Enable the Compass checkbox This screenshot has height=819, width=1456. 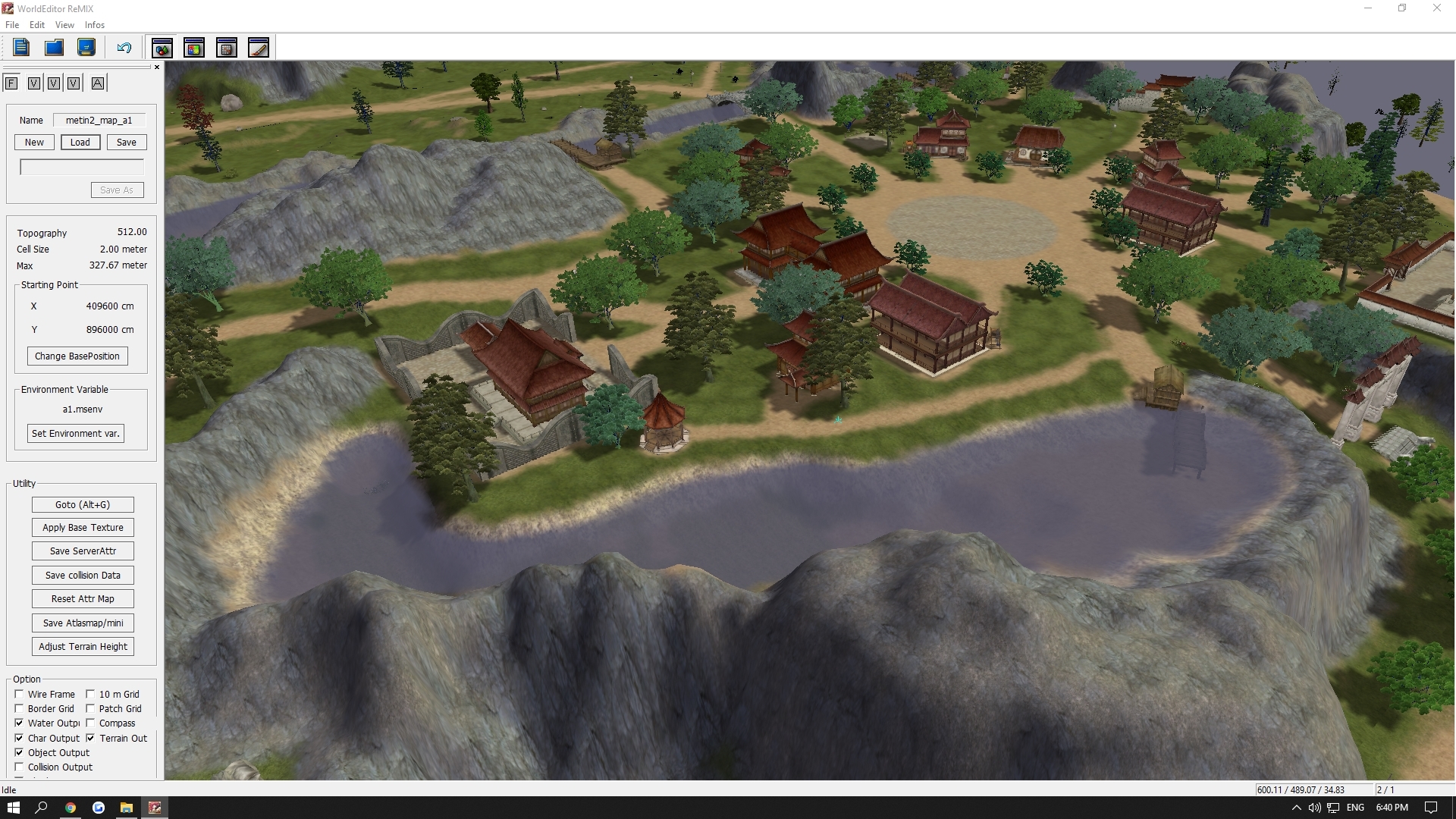pyautogui.click(x=91, y=723)
